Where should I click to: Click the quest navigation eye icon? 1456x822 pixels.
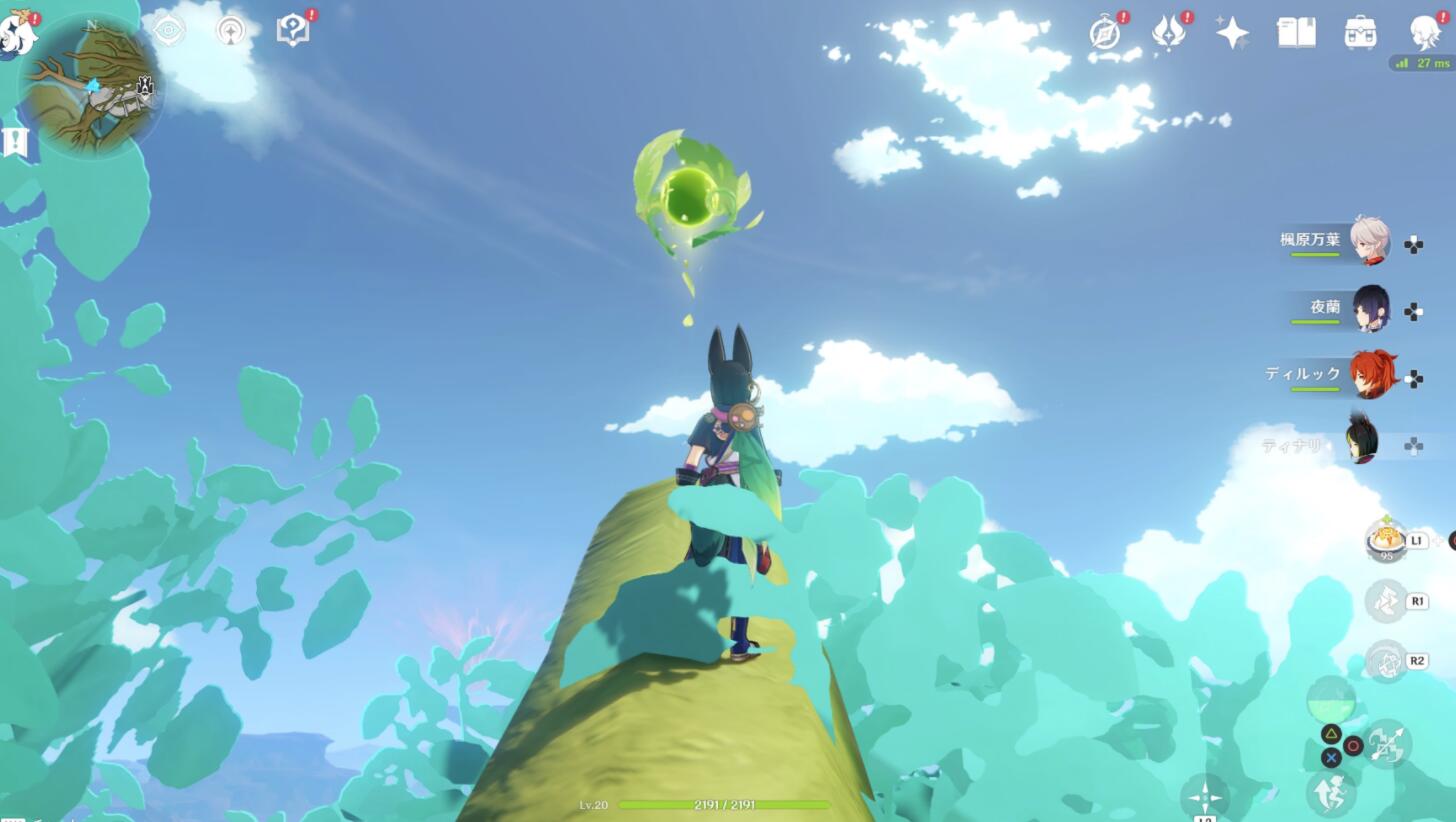(168, 31)
